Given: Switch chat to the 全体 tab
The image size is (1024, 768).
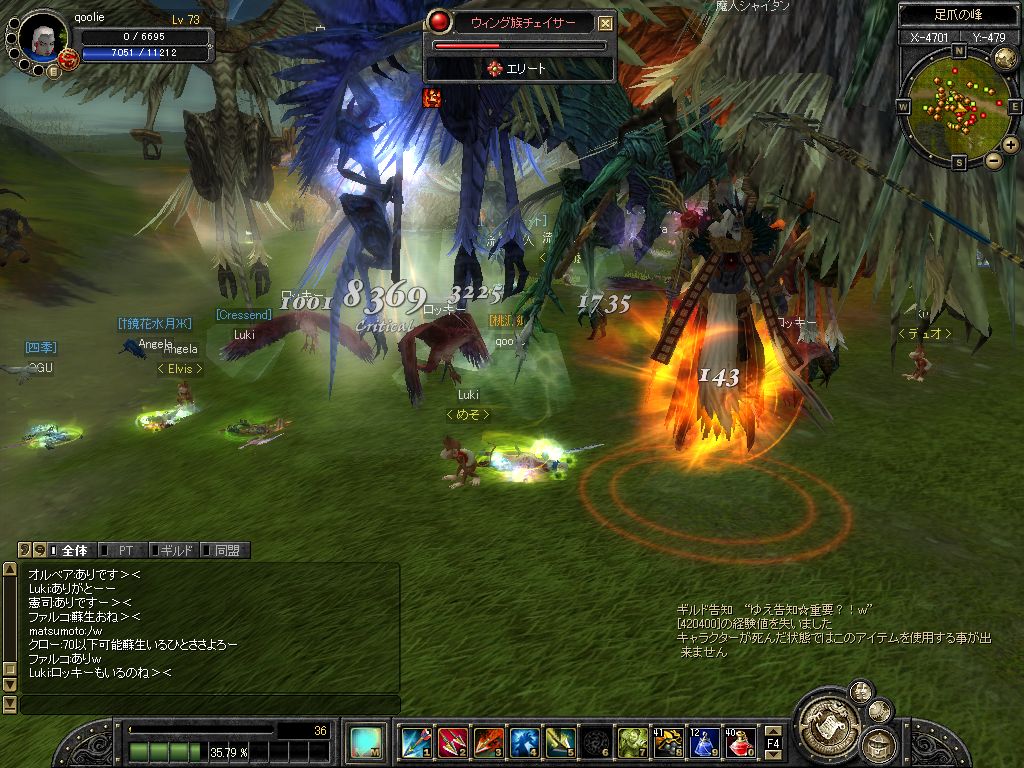Looking at the screenshot, I should pos(74,550).
